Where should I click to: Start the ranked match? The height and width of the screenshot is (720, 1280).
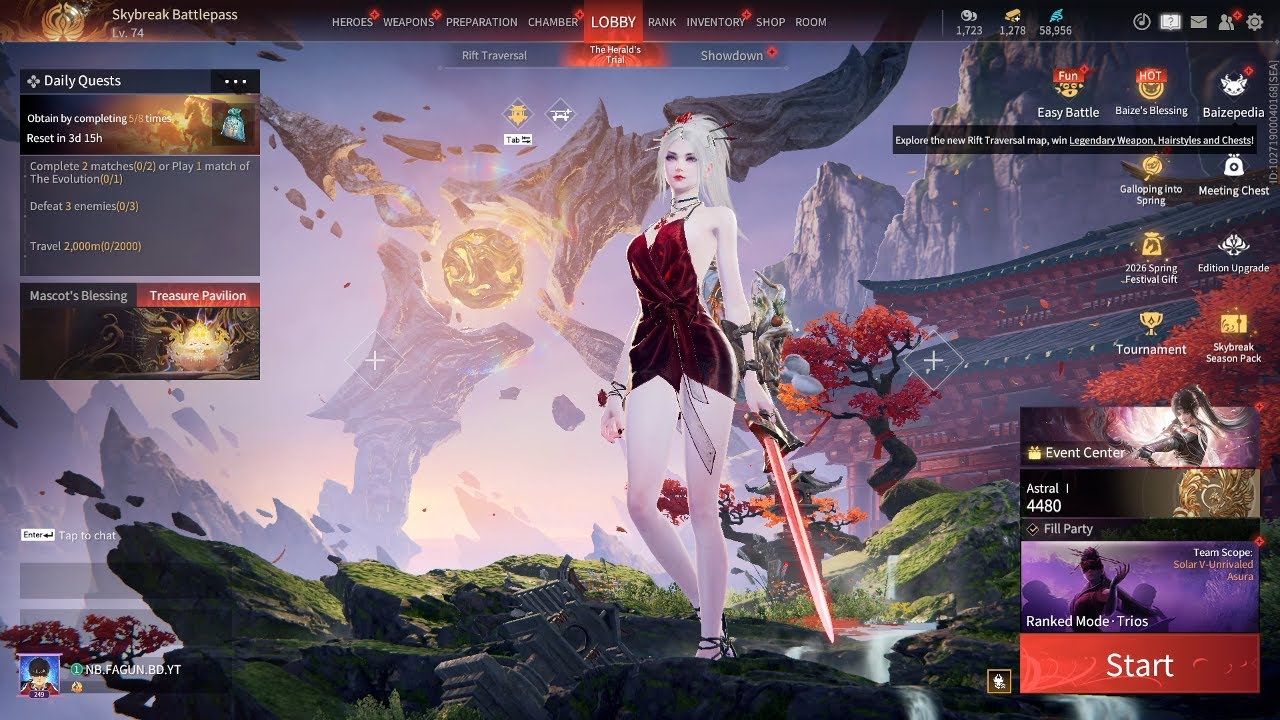coord(1139,665)
